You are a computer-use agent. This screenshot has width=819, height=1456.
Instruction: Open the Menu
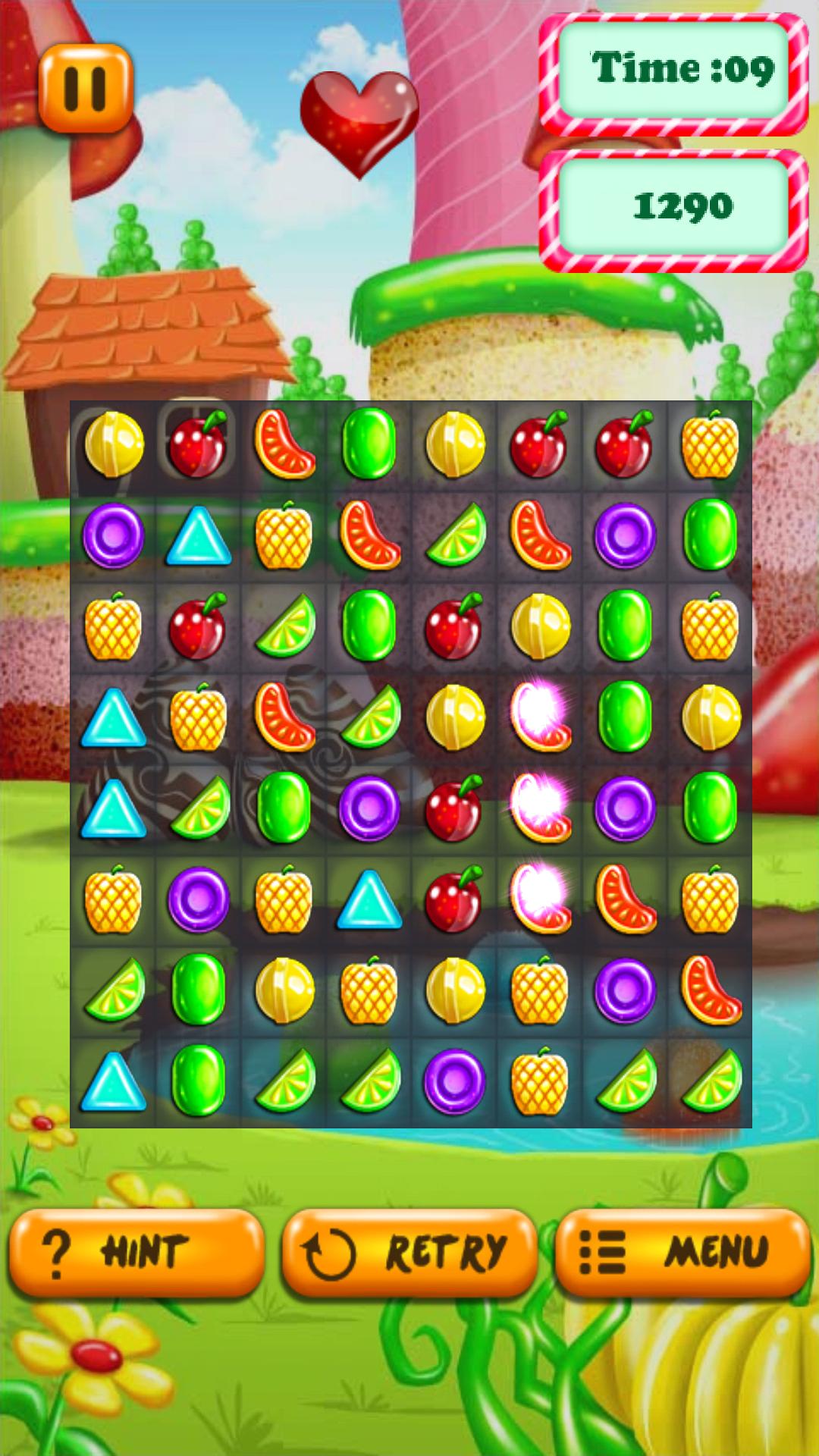click(x=682, y=1251)
